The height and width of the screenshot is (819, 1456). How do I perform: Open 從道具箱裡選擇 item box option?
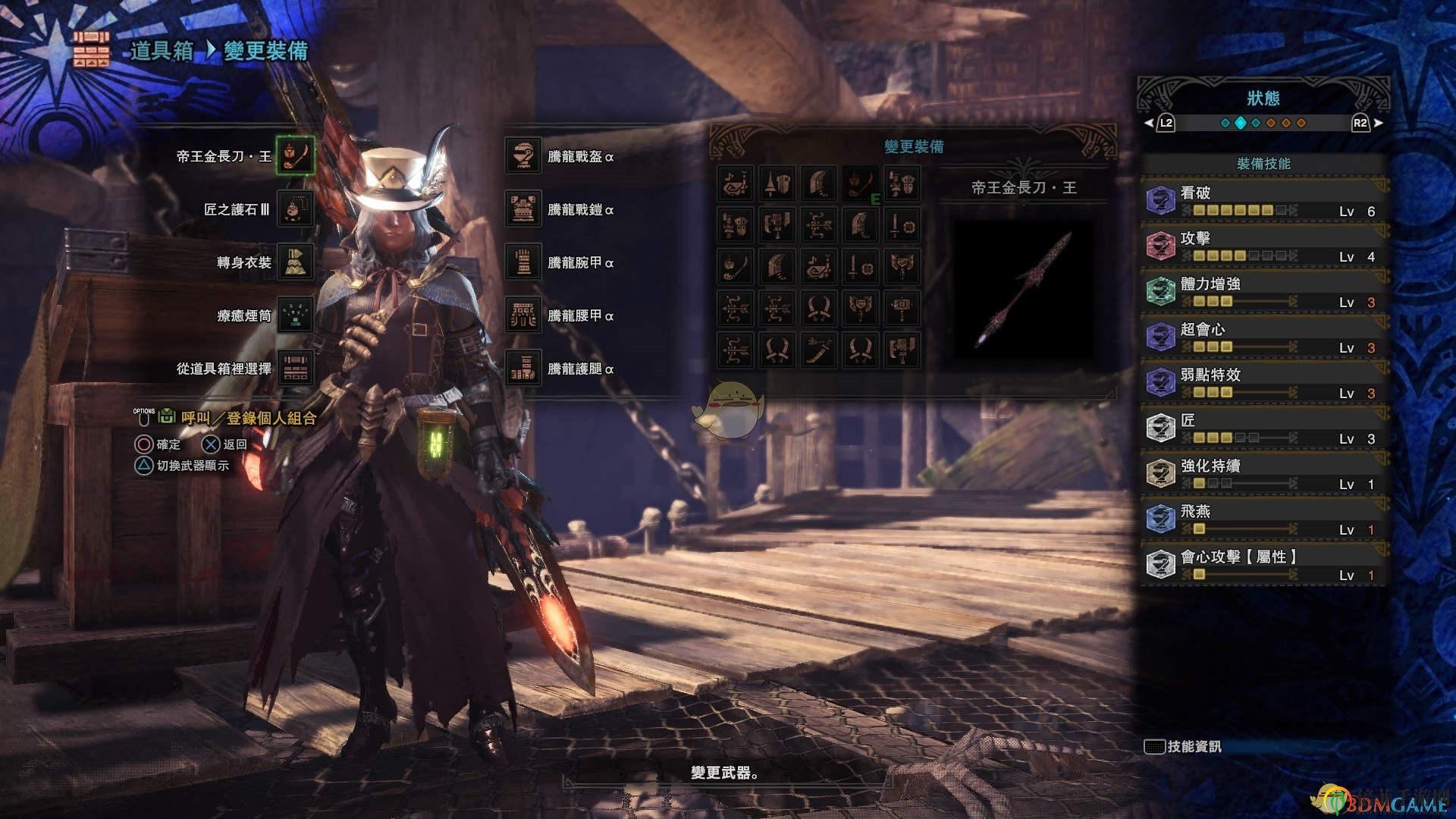[295, 369]
